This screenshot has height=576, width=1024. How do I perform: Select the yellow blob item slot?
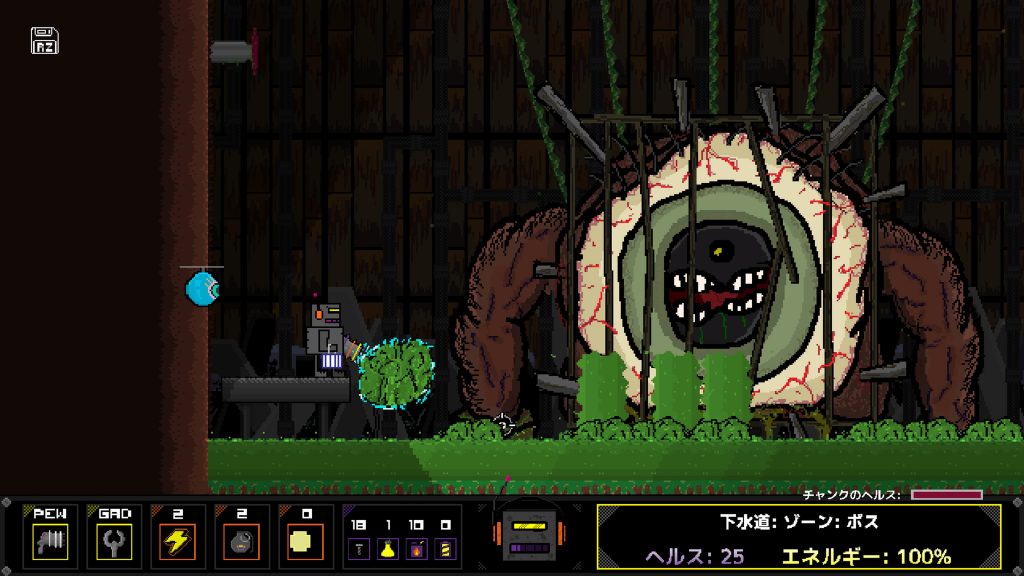305,541
